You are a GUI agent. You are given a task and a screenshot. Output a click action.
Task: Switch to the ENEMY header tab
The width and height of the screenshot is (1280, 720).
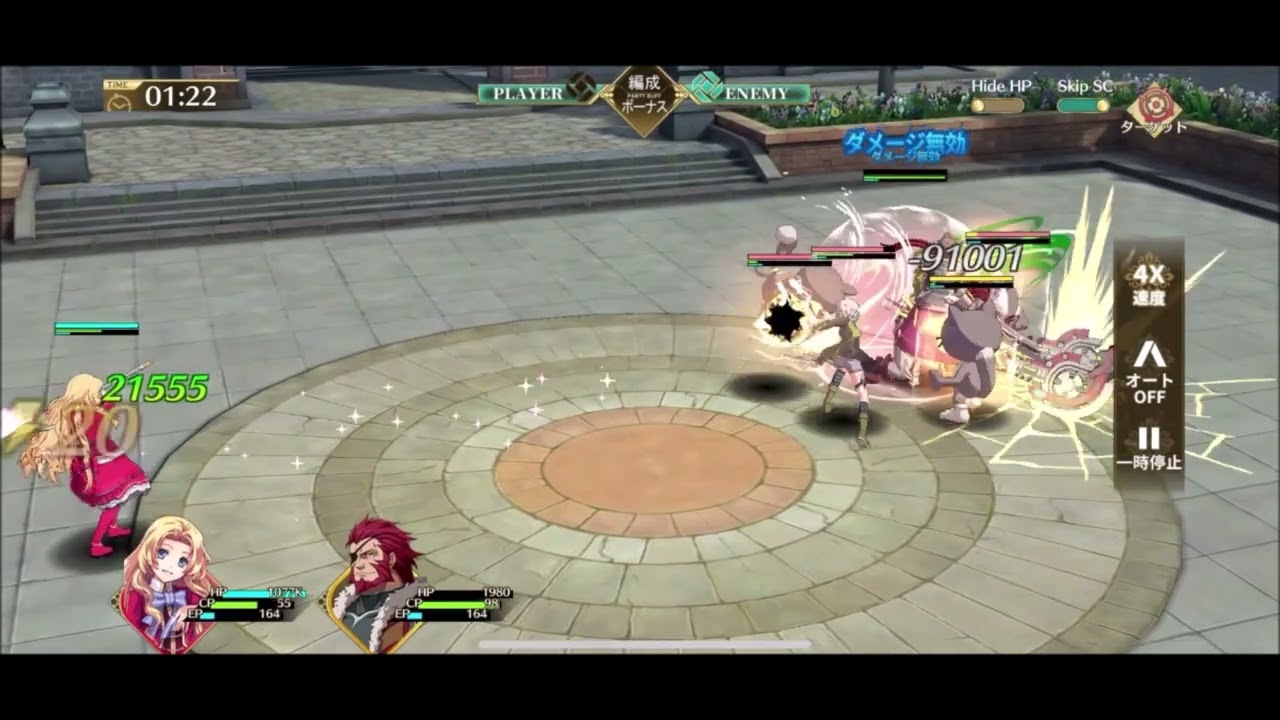pyautogui.click(x=756, y=91)
